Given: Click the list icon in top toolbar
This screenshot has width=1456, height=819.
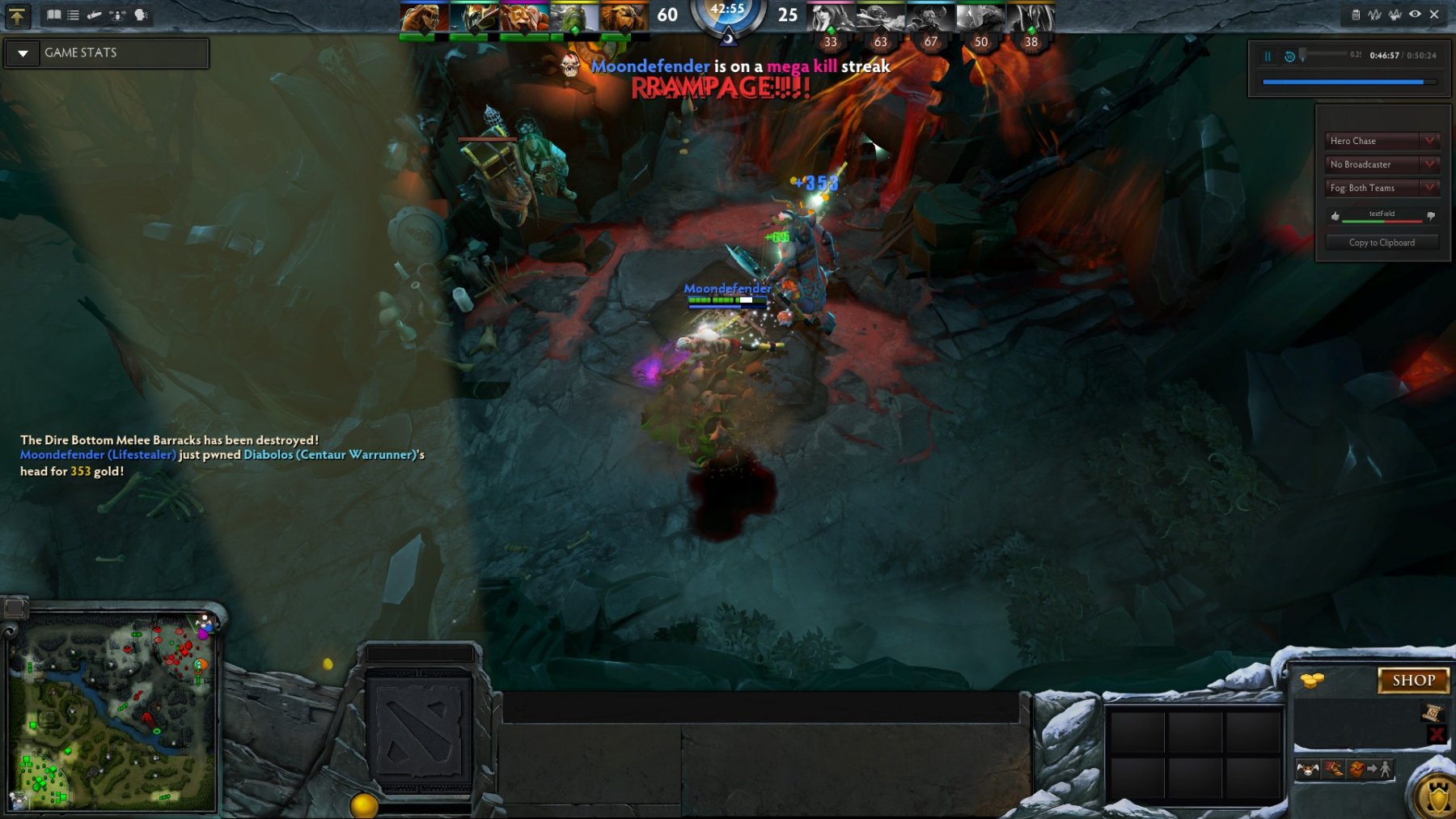Looking at the screenshot, I should click(74, 15).
